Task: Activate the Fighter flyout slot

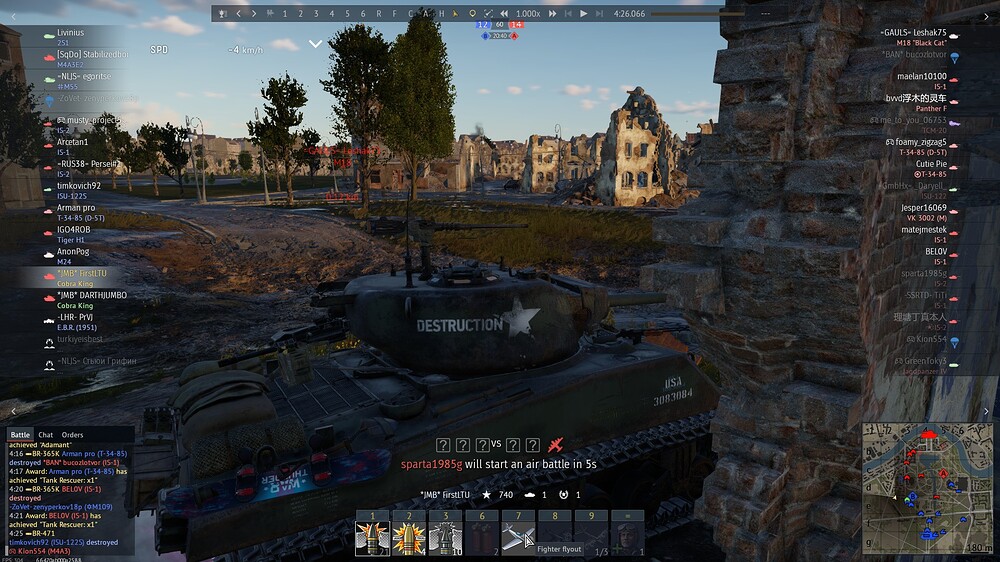Action: tap(518, 537)
